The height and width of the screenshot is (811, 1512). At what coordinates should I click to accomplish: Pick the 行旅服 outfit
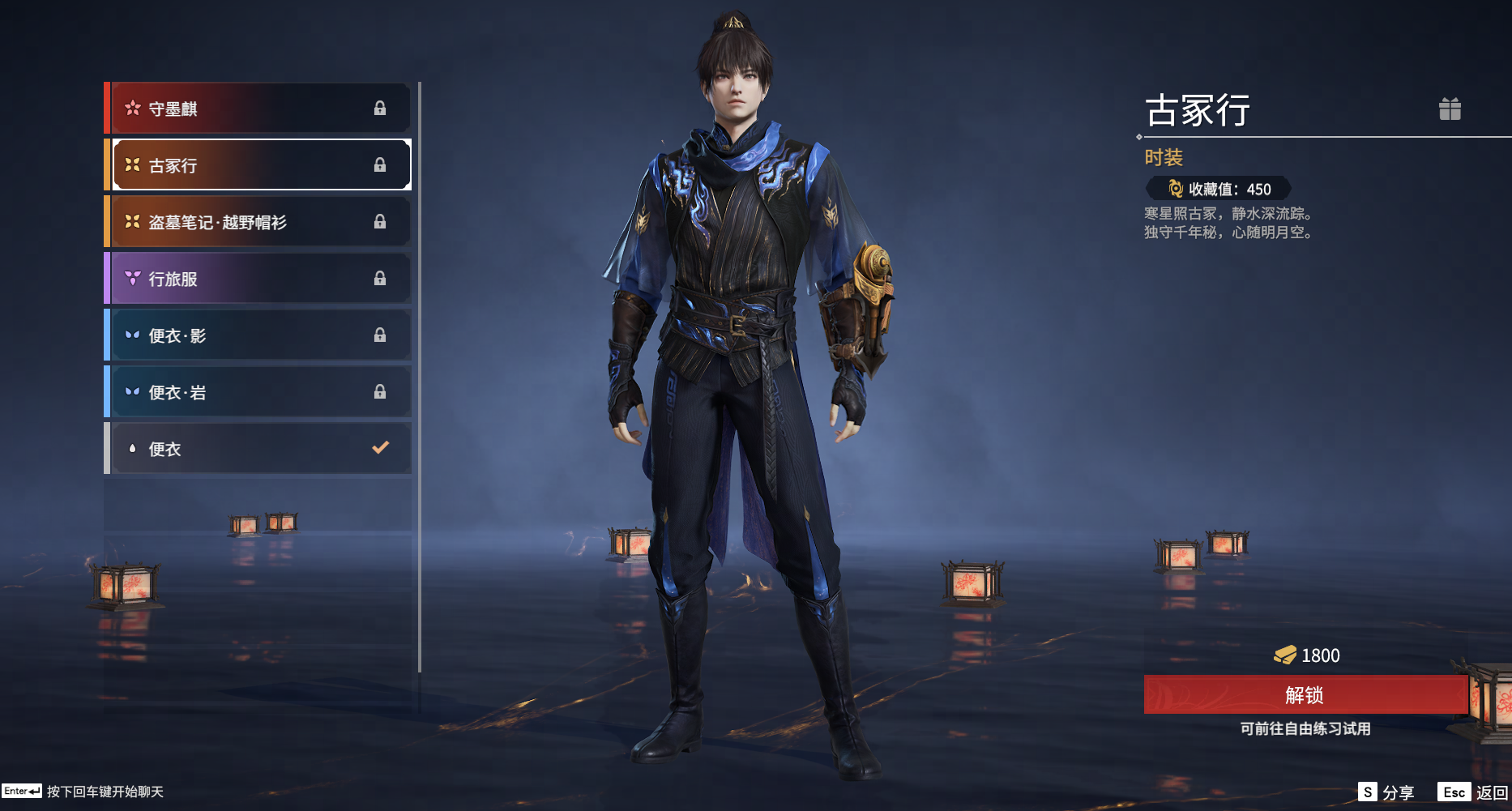(259, 279)
